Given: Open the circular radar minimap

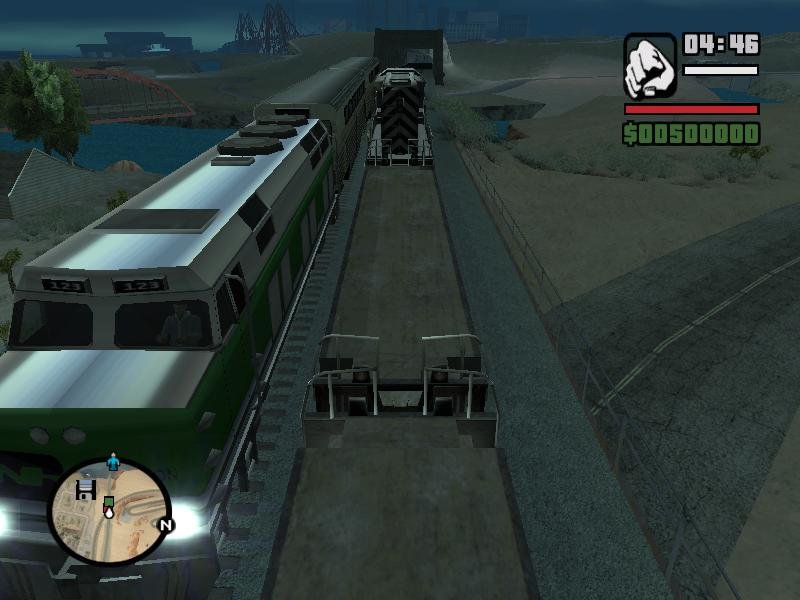Looking at the screenshot, I should 110,513.
